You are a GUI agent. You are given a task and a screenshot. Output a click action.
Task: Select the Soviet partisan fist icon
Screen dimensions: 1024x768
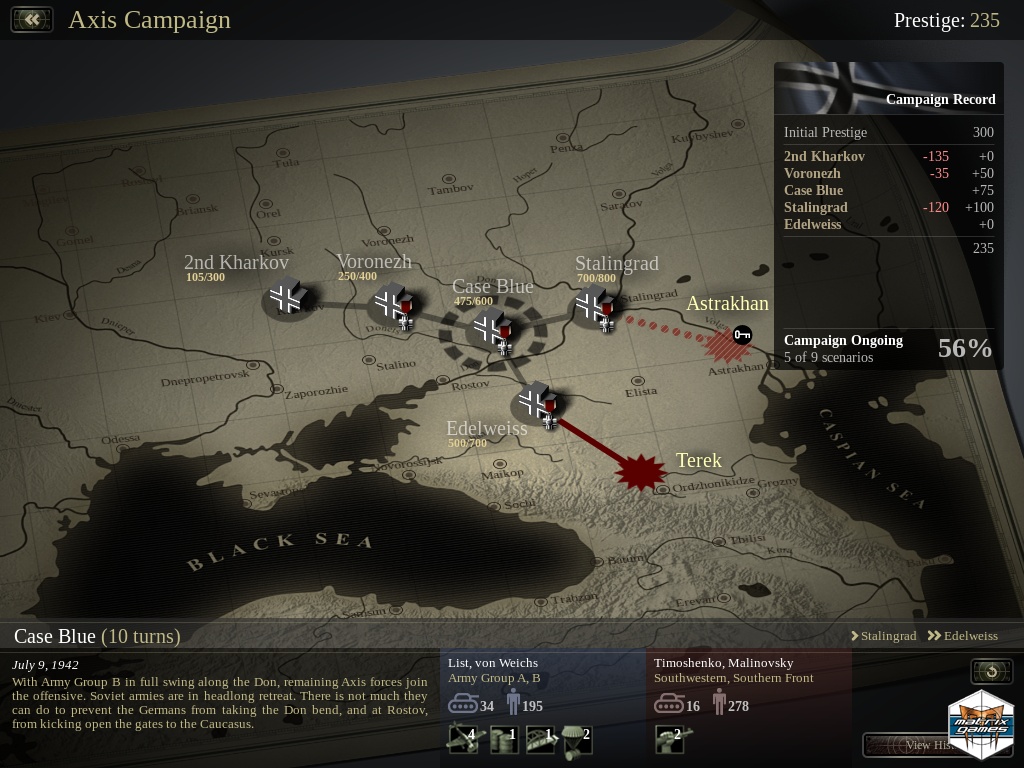(667, 739)
